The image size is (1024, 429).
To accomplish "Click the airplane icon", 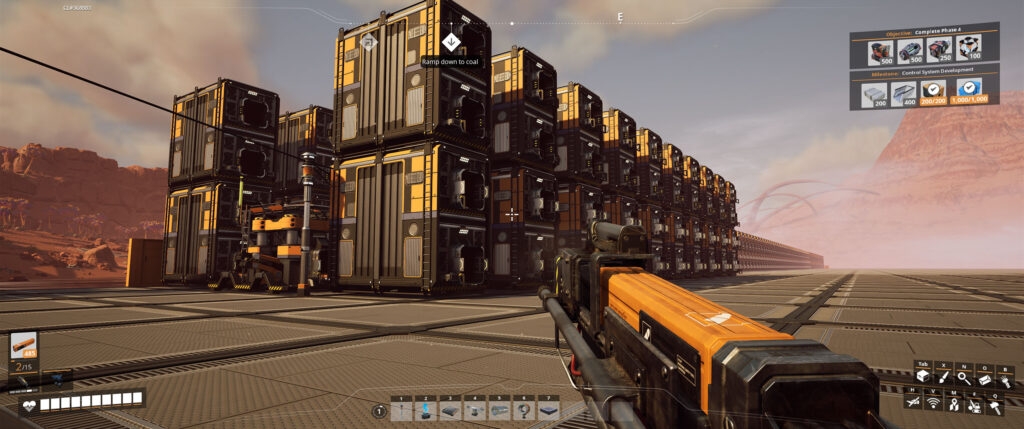I will click(913, 402).
